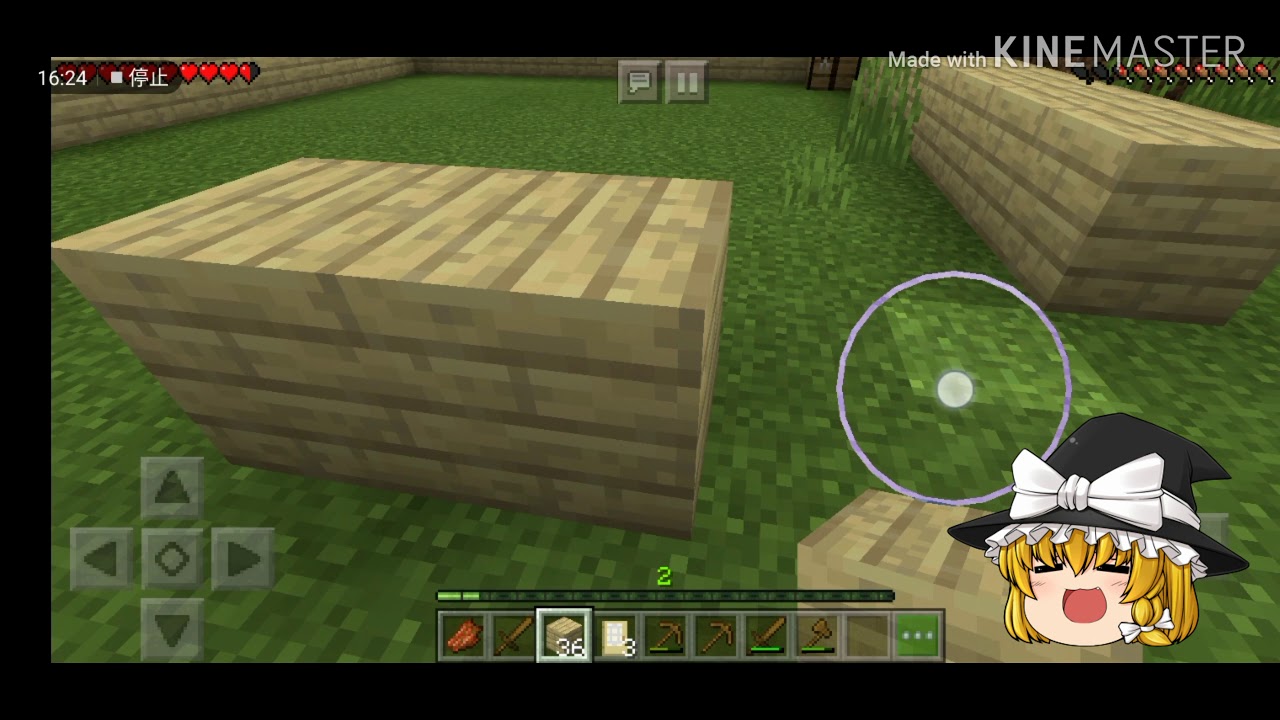Select the first pickaxe hotbar slot
The height and width of the screenshot is (720, 1280).
pos(667,632)
